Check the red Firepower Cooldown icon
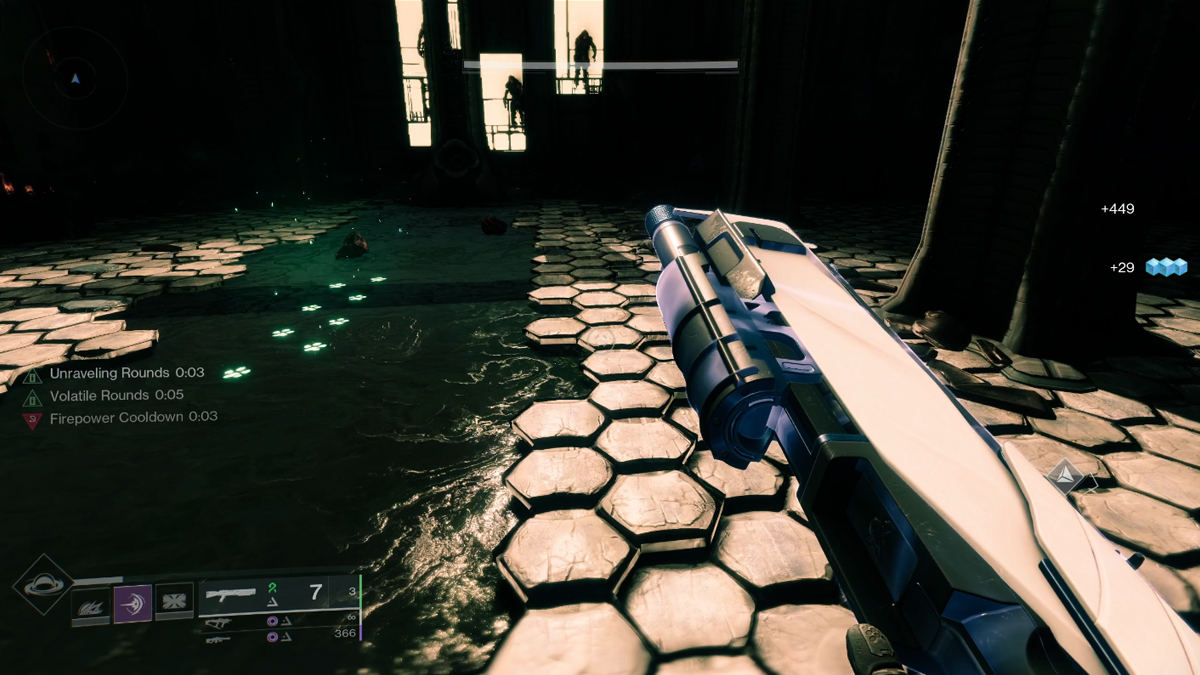Image resolution: width=1200 pixels, height=675 pixels. pyautogui.click(x=33, y=418)
